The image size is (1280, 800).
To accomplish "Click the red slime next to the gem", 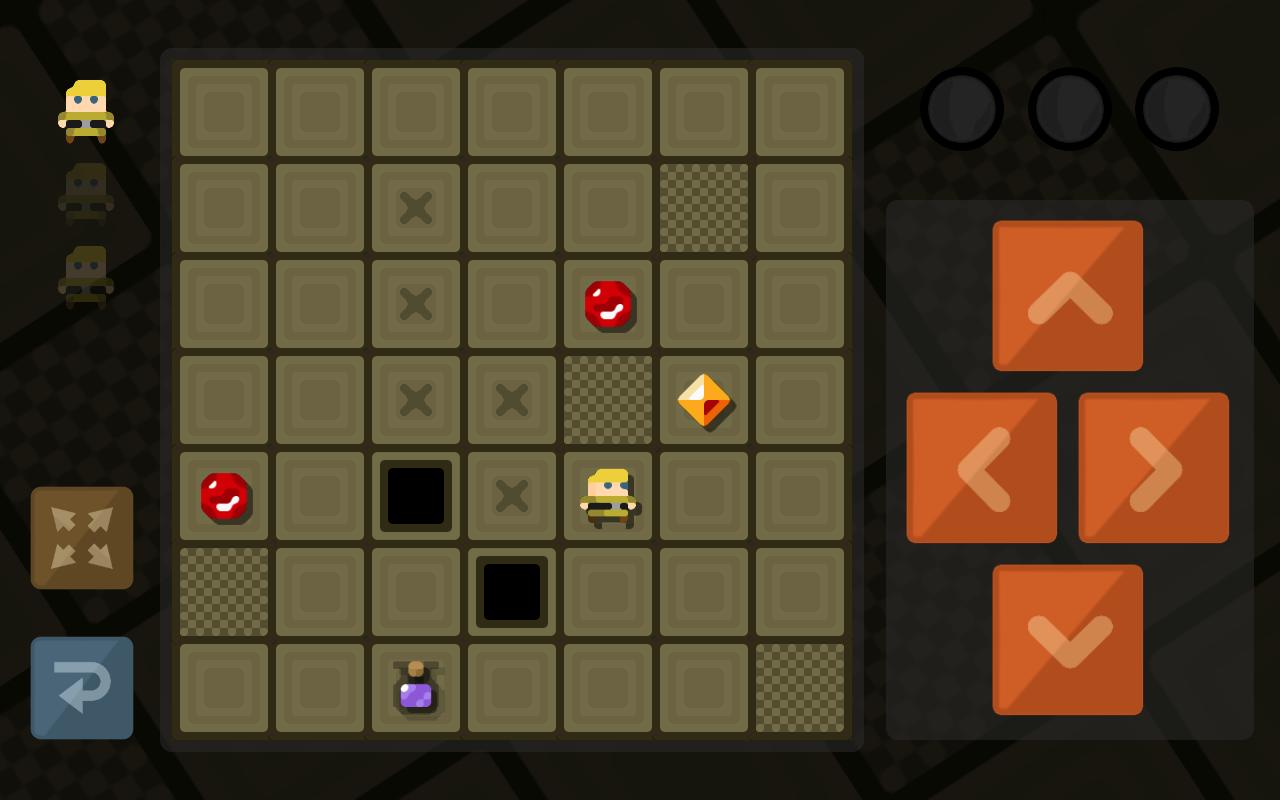I will (608, 306).
